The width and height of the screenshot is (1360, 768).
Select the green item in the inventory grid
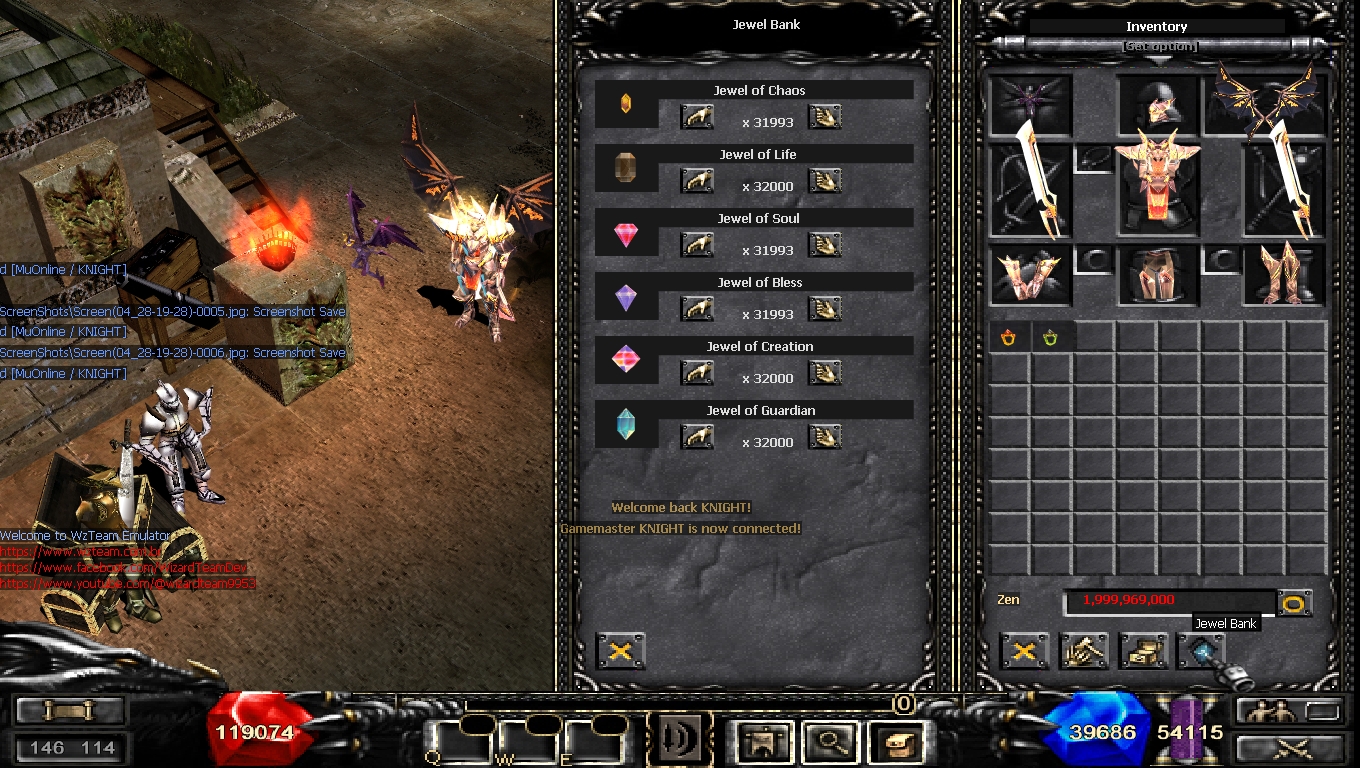click(1051, 338)
